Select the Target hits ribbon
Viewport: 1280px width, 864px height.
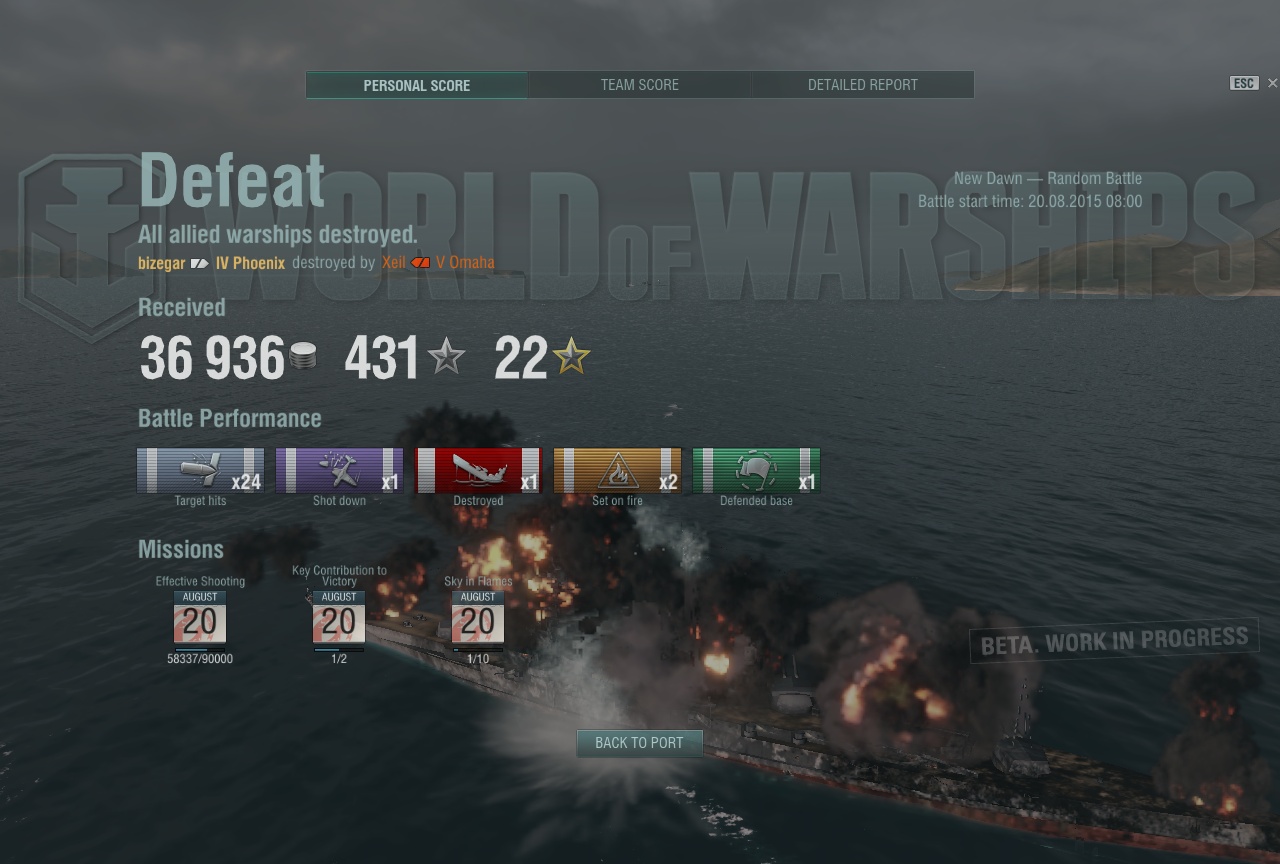pyautogui.click(x=201, y=471)
